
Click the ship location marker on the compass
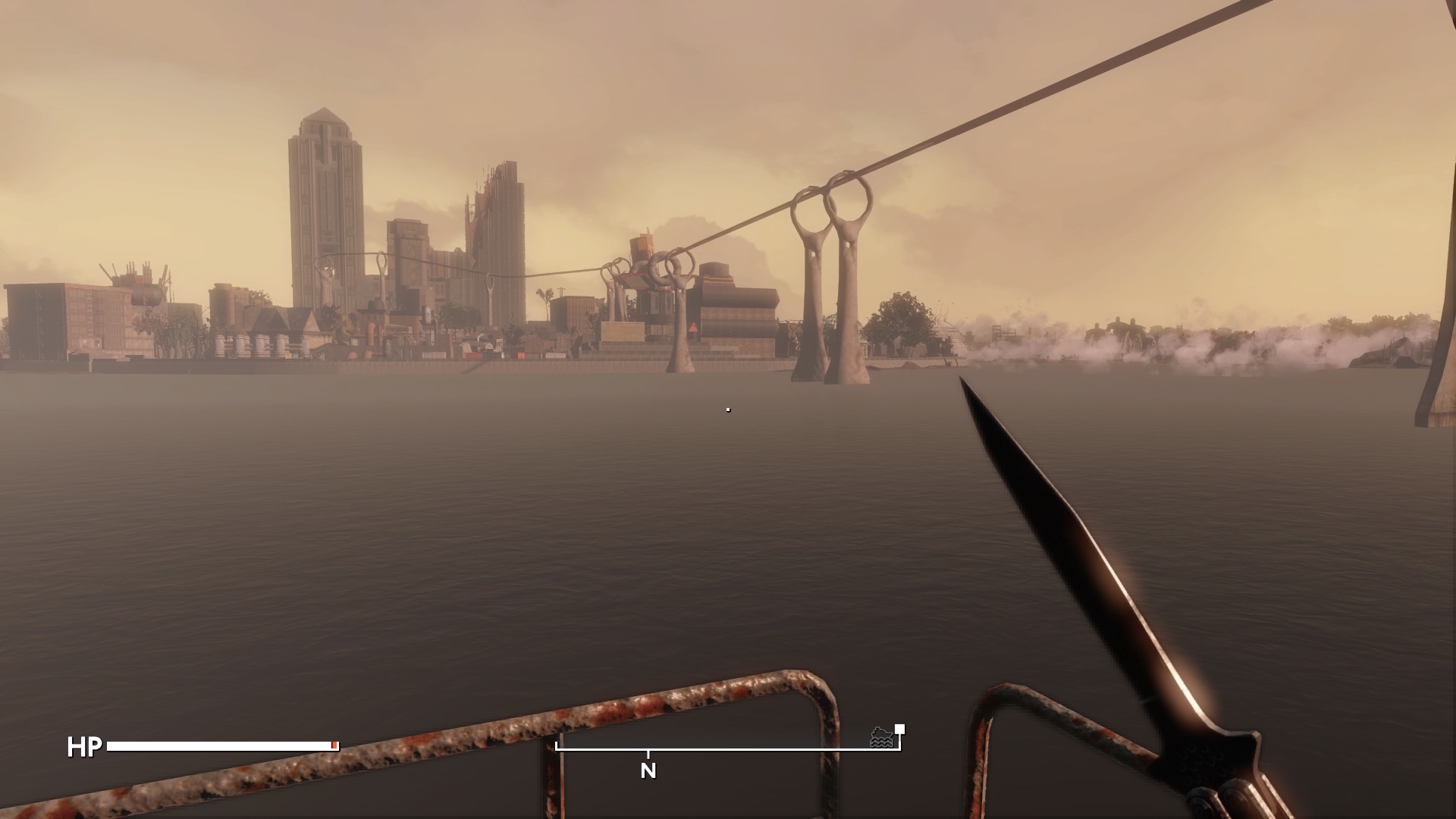click(x=881, y=737)
